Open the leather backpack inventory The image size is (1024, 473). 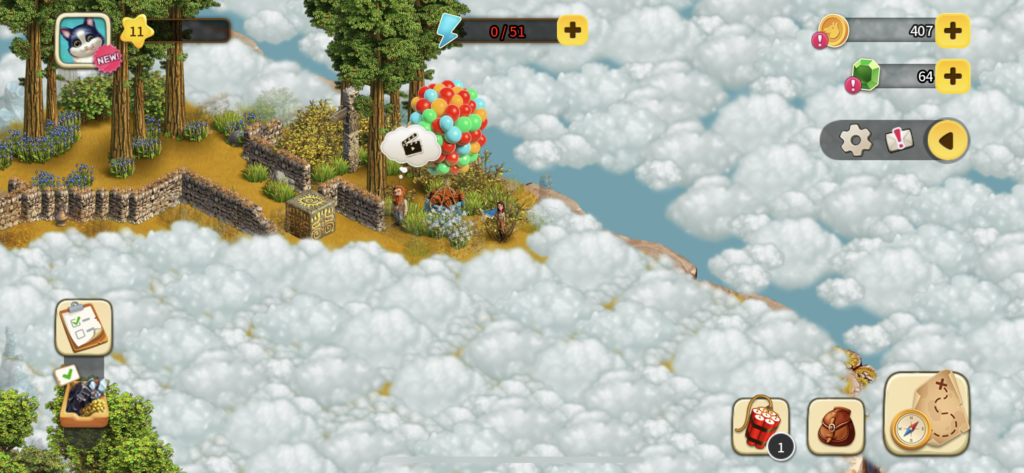click(x=836, y=426)
